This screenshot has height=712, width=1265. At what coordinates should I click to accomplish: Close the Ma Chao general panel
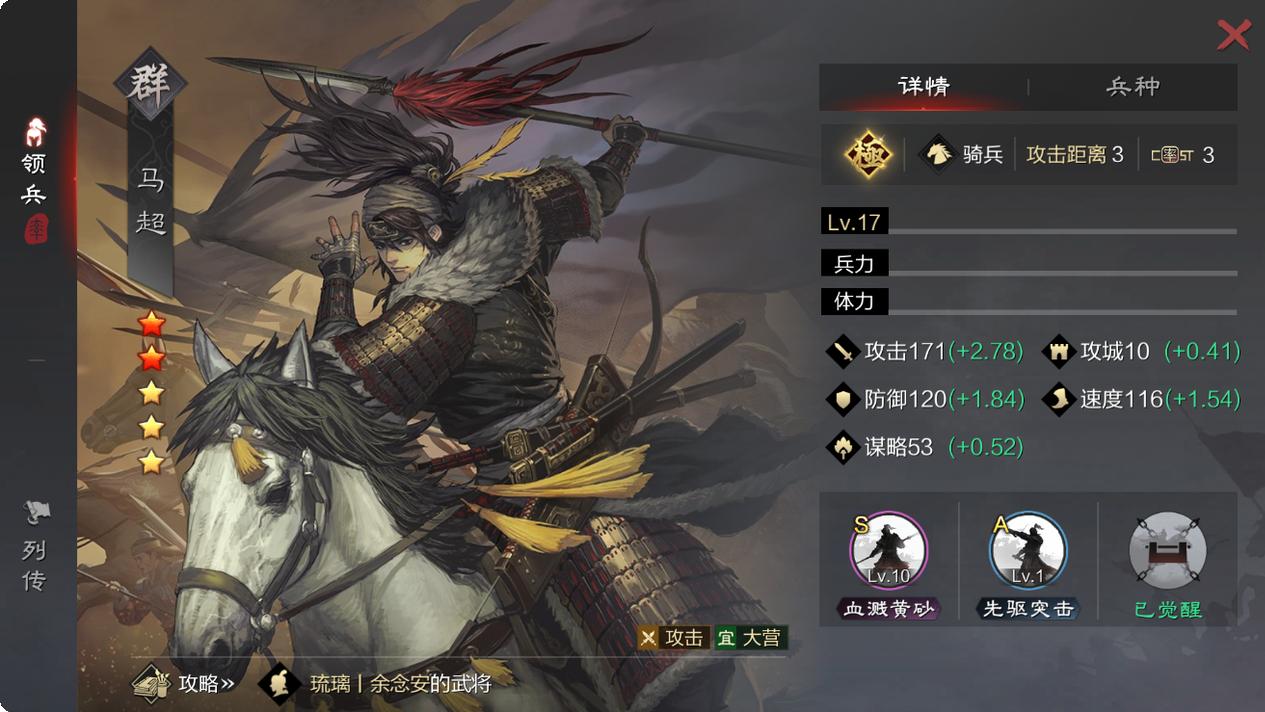(1233, 35)
